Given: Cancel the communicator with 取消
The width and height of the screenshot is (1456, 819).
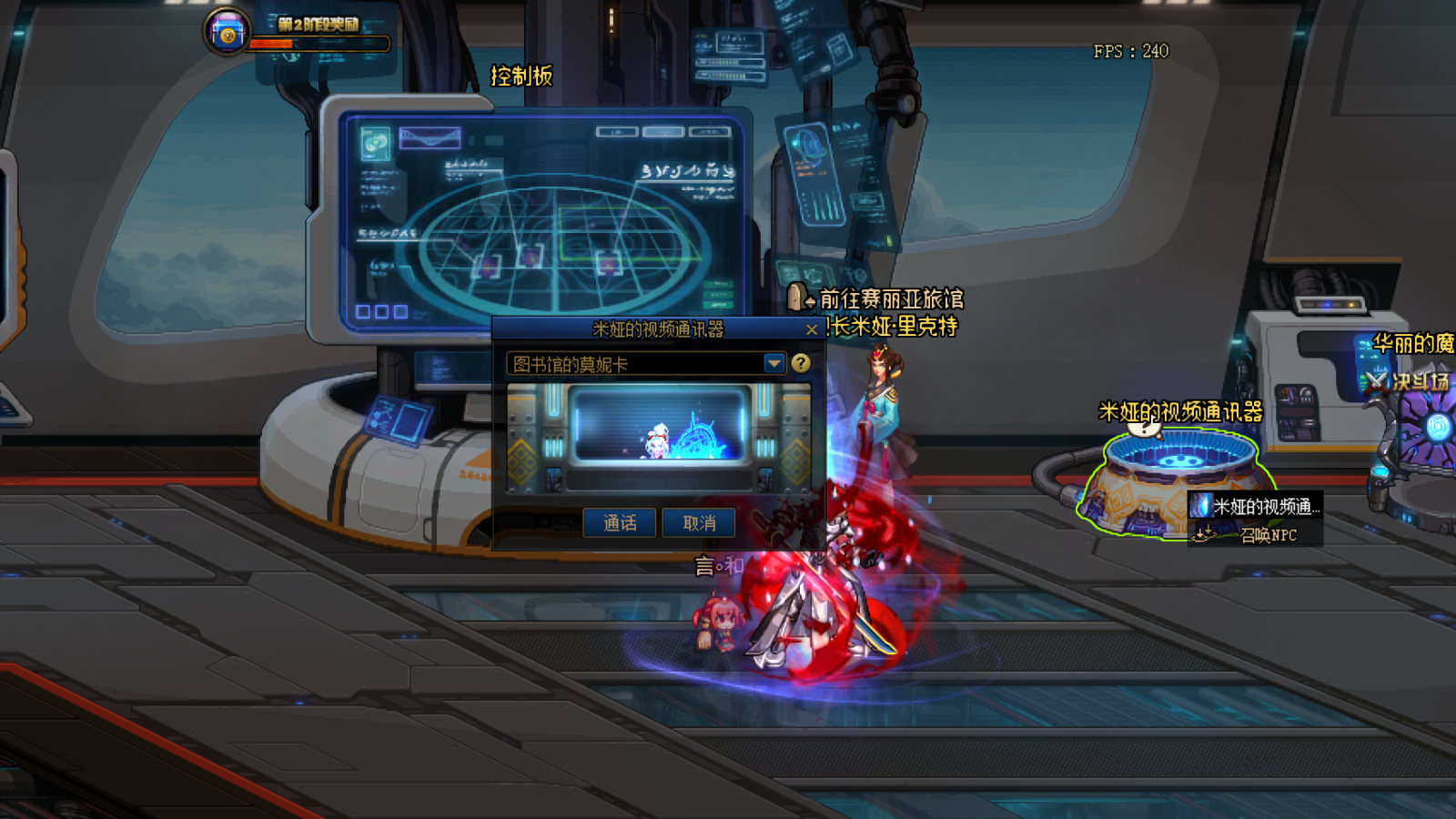Looking at the screenshot, I should (x=698, y=522).
